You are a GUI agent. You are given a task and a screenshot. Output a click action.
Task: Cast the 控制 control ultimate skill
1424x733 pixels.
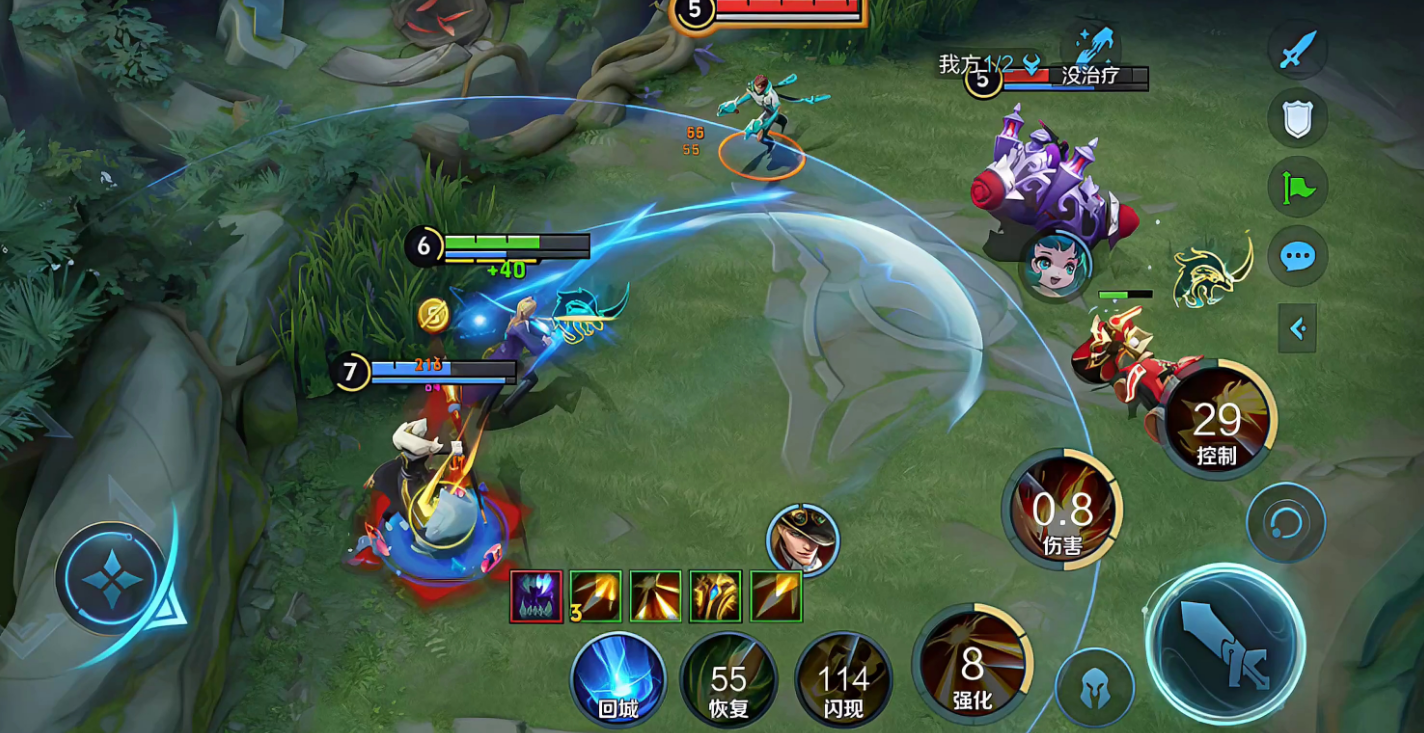[x=1217, y=421]
